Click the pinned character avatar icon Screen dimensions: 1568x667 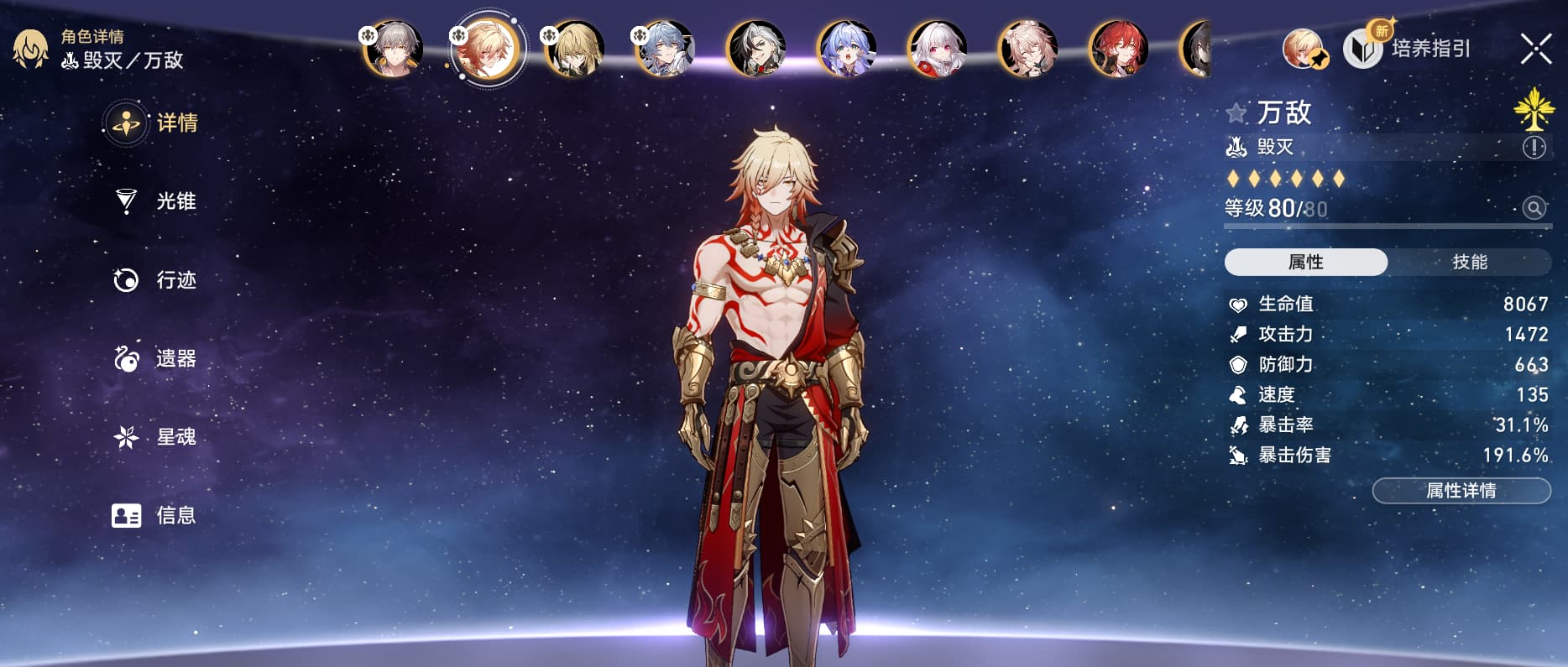tap(1304, 49)
